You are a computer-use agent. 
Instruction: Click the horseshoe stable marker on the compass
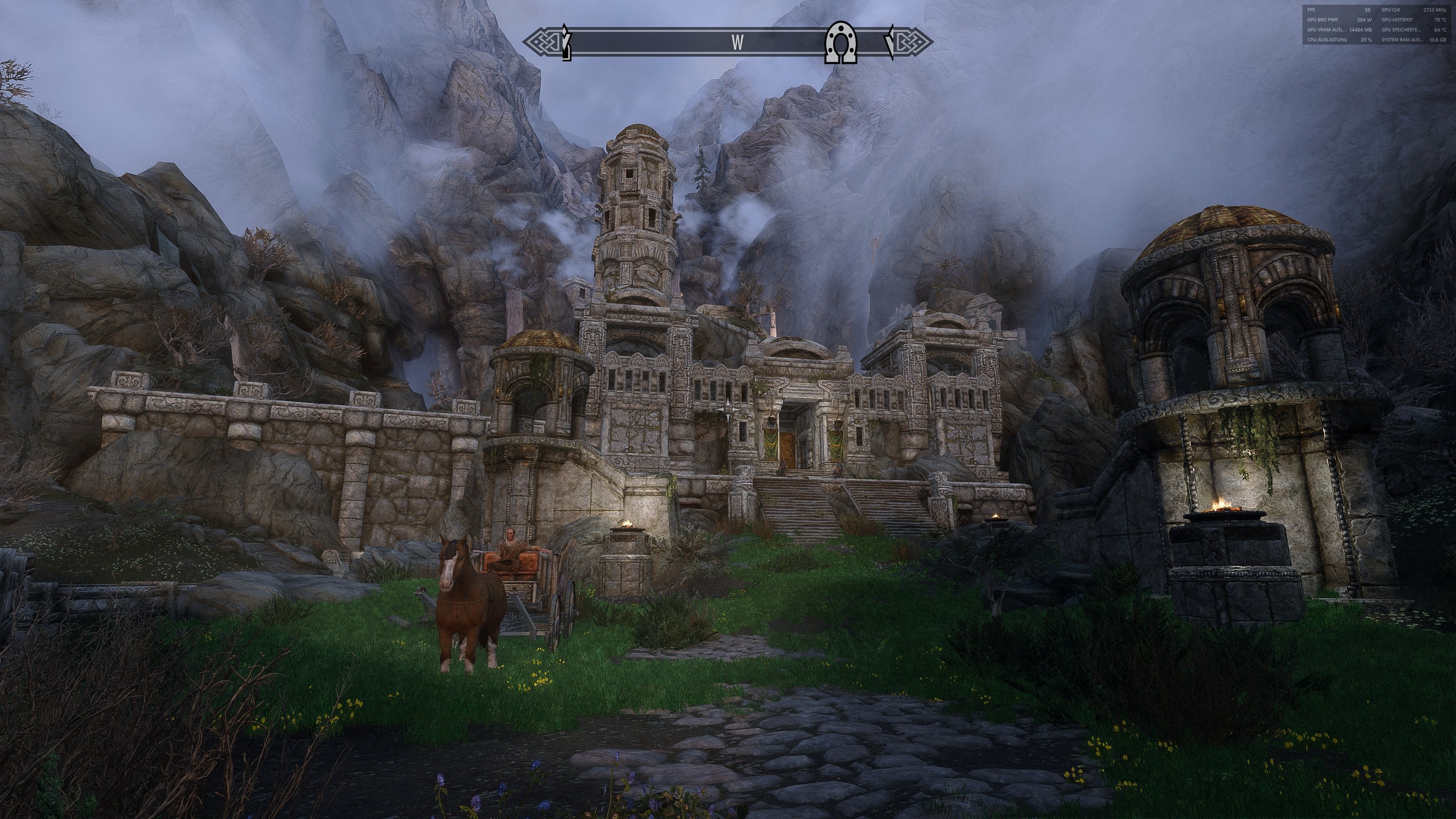click(842, 42)
